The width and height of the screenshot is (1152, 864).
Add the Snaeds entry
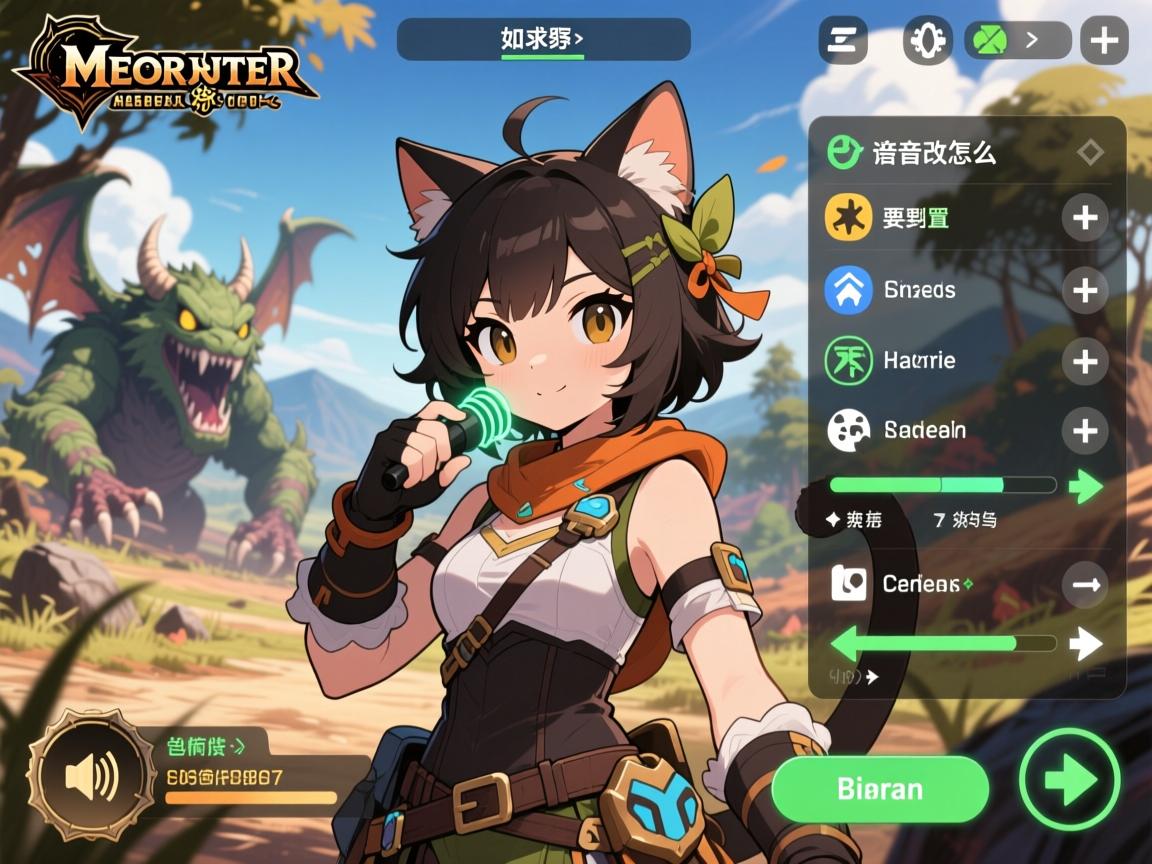point(1085,290)
